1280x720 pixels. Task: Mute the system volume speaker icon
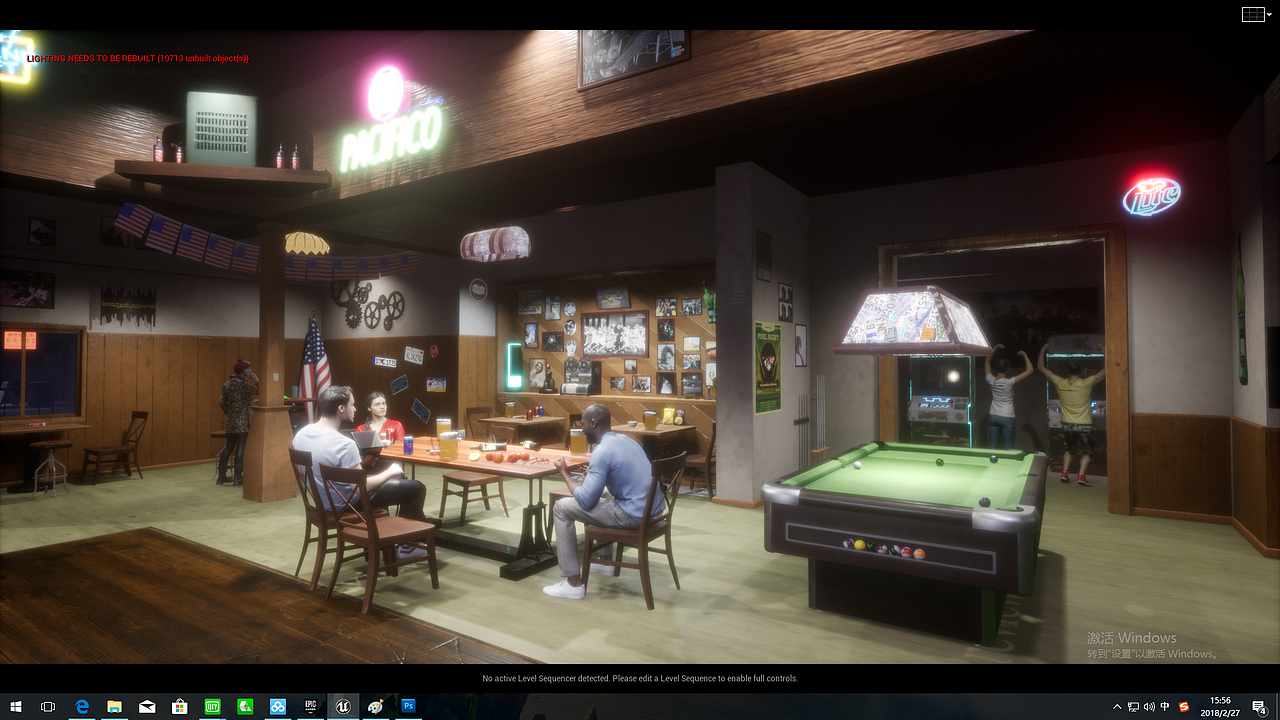click(1149, 706)
